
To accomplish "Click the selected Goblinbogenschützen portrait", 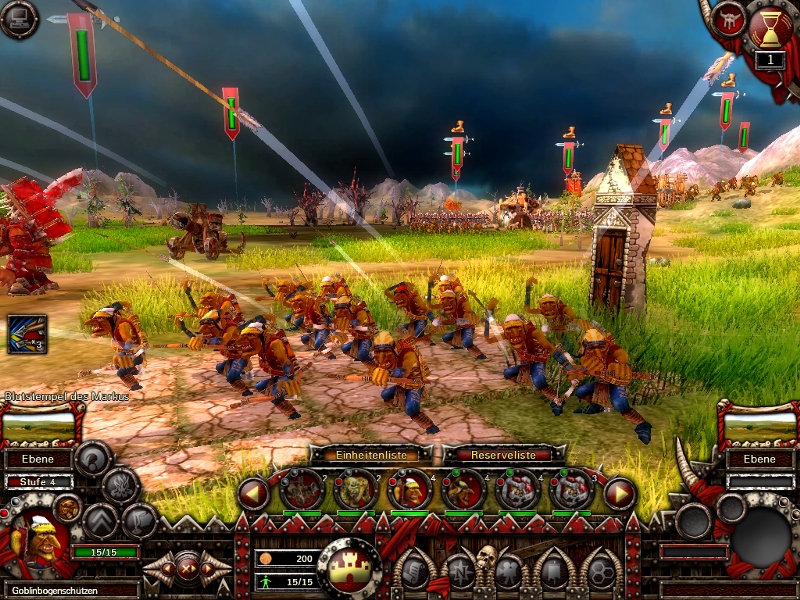I will pyautogui.click(x=36, y=544).
